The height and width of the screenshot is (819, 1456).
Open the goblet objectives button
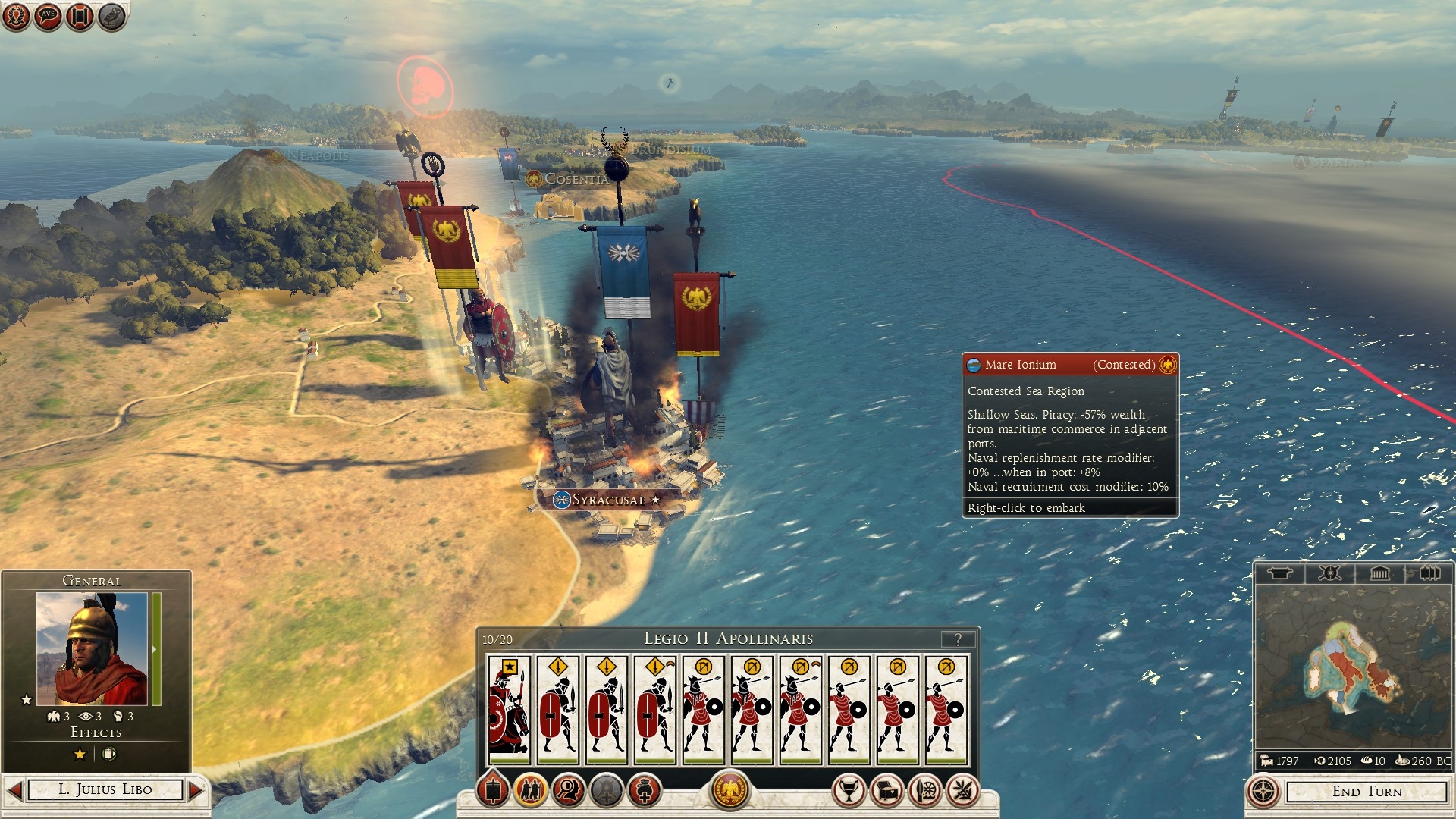pyautogui.click(x=849, y=791)
